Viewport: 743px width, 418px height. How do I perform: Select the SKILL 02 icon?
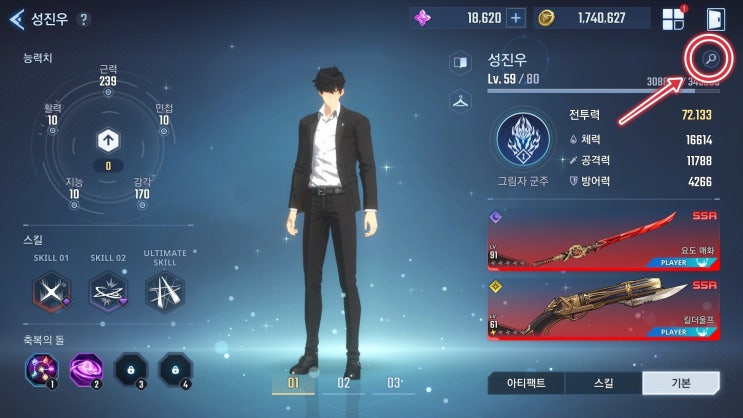click(107, 292)
